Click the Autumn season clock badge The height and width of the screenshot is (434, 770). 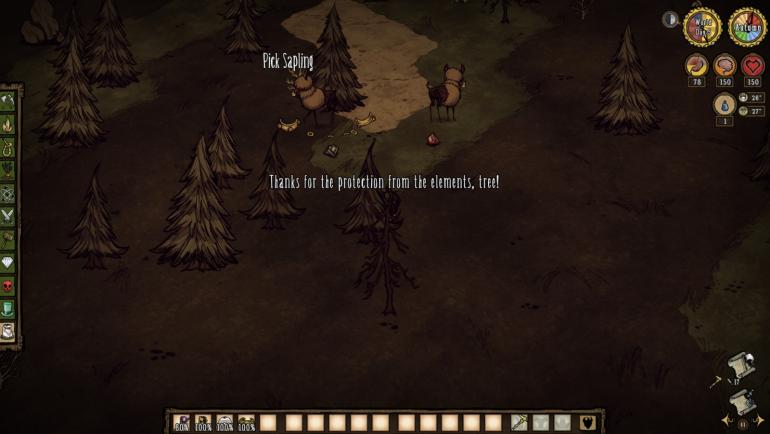pos(746,27)
